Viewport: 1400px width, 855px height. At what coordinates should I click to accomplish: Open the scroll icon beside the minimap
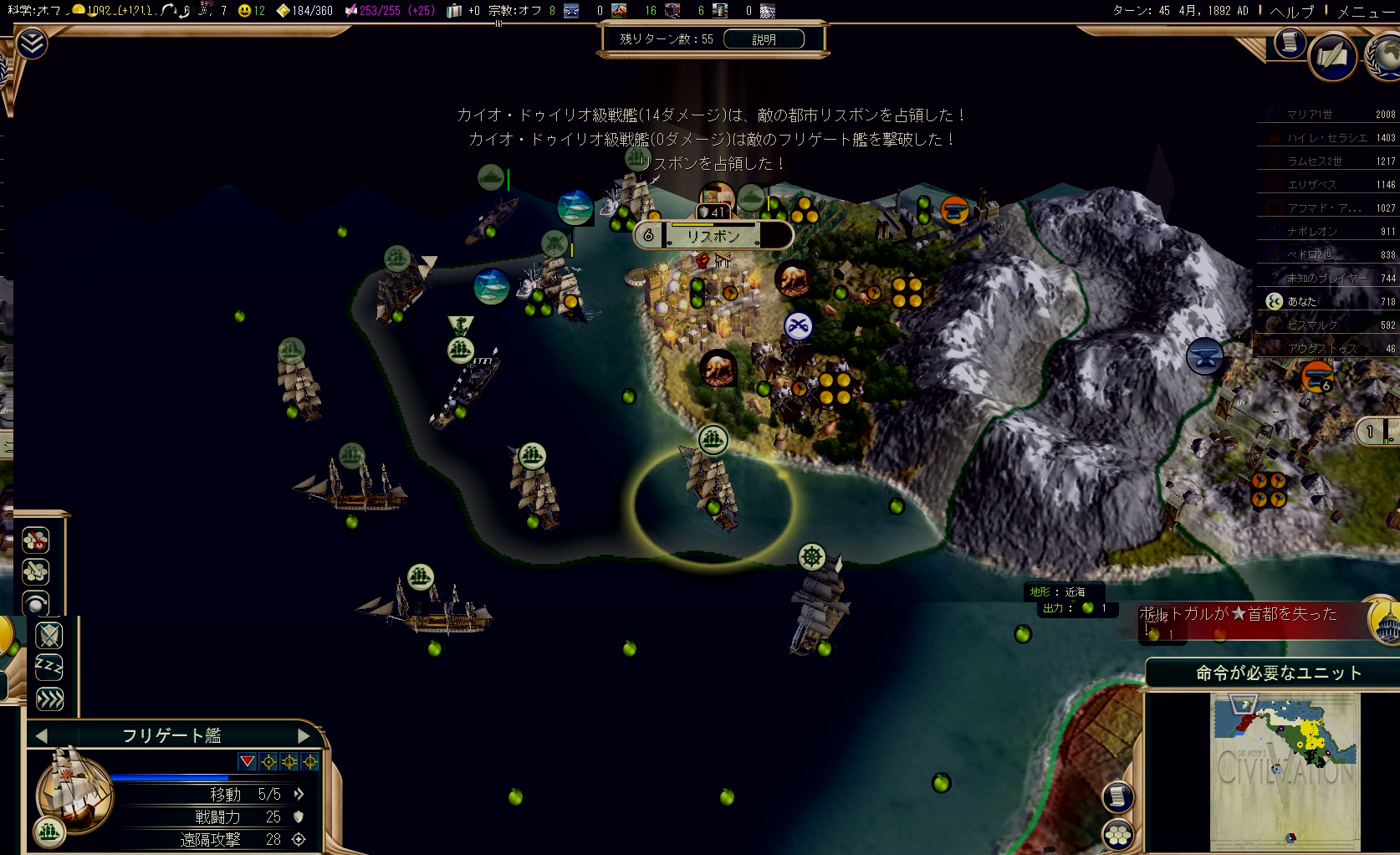click(x=1118, y=796)
